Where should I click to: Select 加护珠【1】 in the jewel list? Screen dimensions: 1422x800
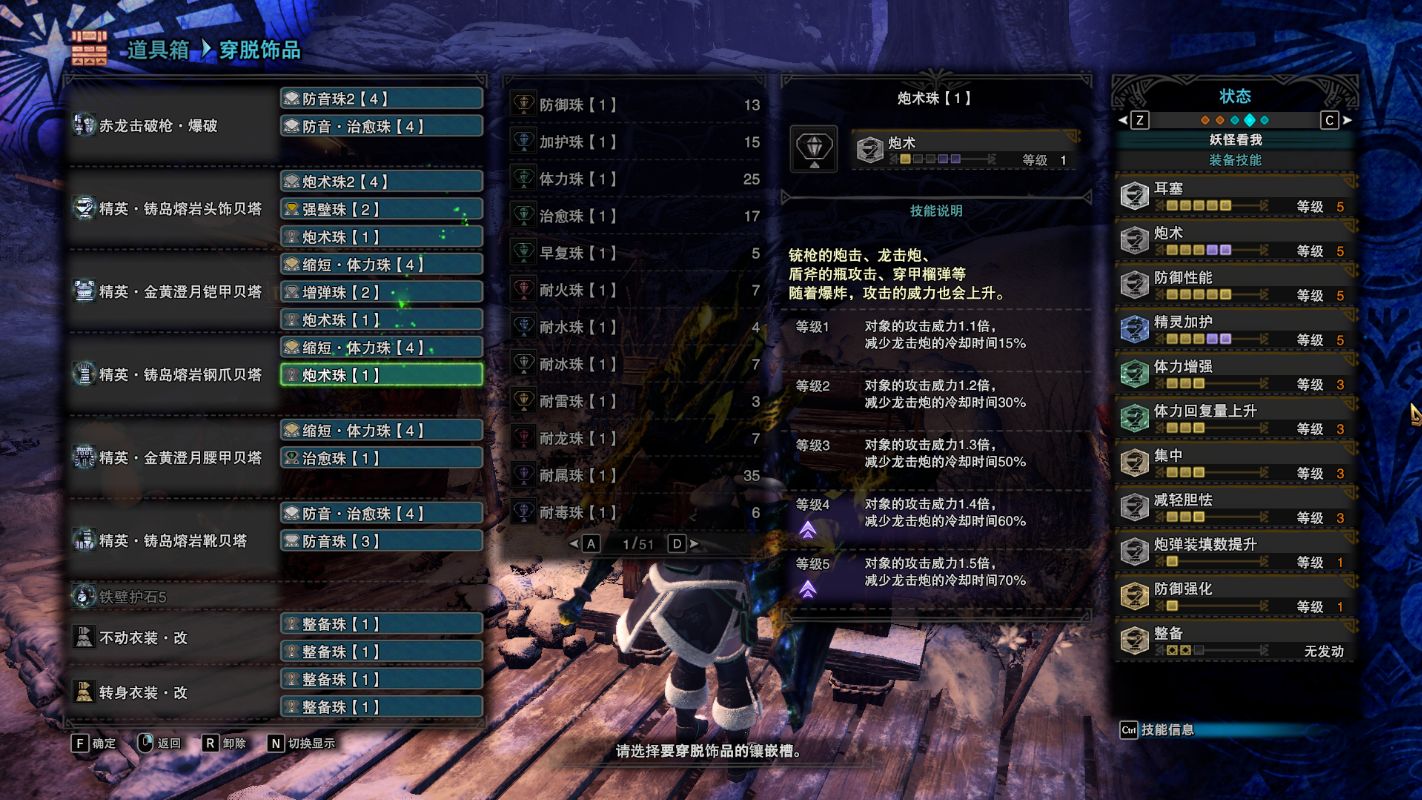pyautogui.click(x=636, y=142)
